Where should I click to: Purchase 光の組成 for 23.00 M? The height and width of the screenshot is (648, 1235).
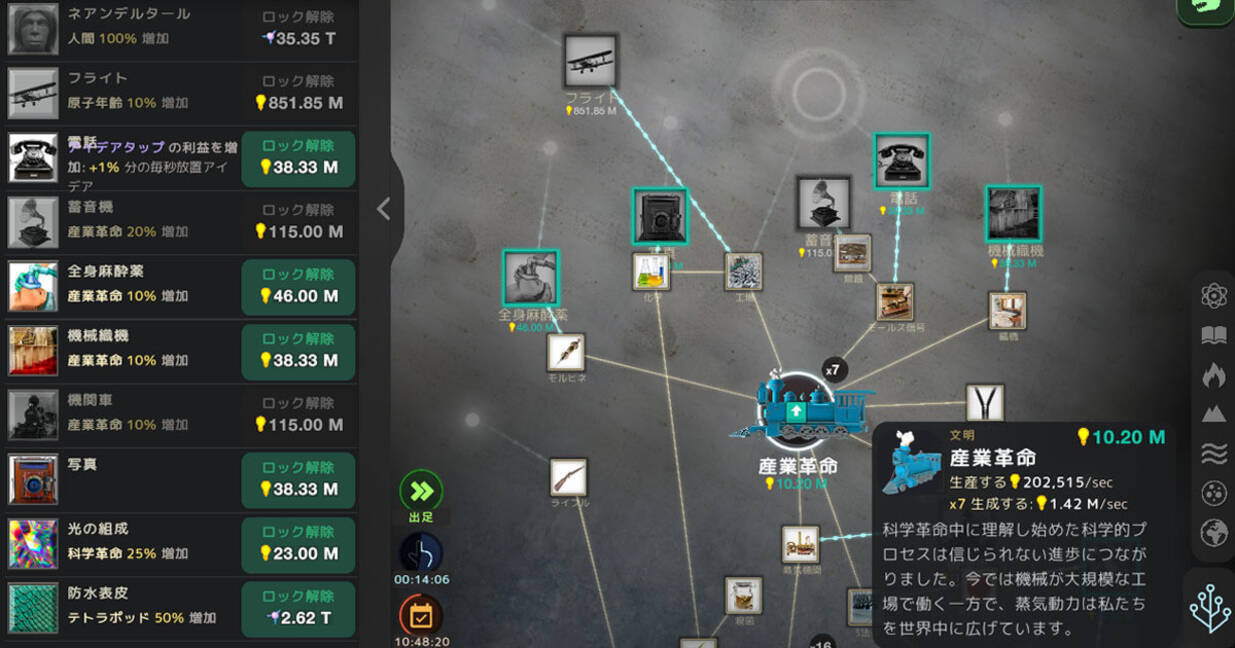point(298,544)
